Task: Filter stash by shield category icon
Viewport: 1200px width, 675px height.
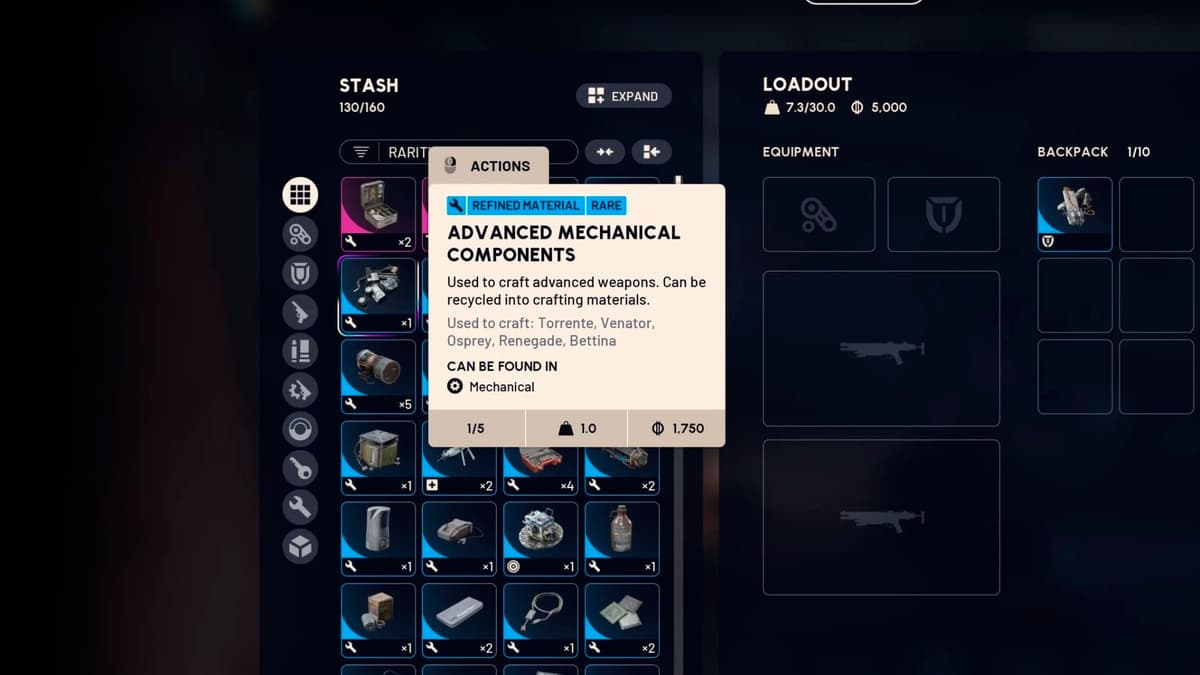Action: pyautogui.click(x=300, y=273)
